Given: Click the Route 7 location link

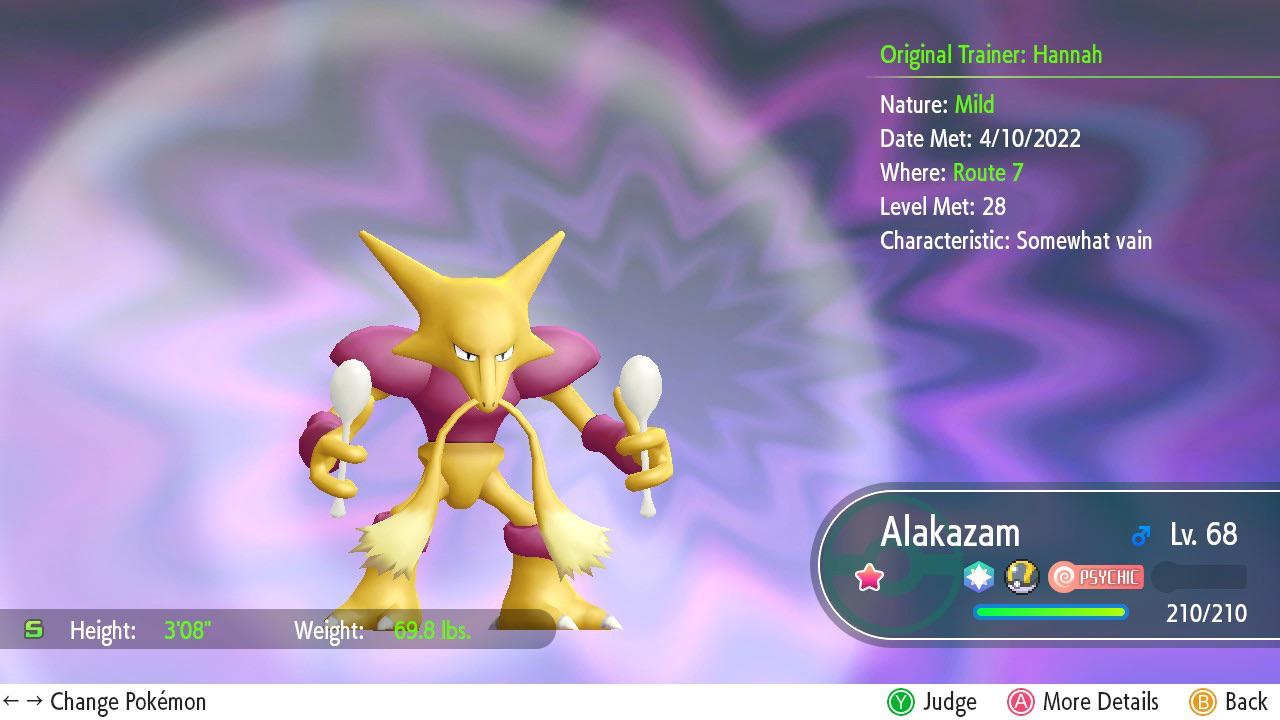Looking at the screenshot, I should click(988, 172).
